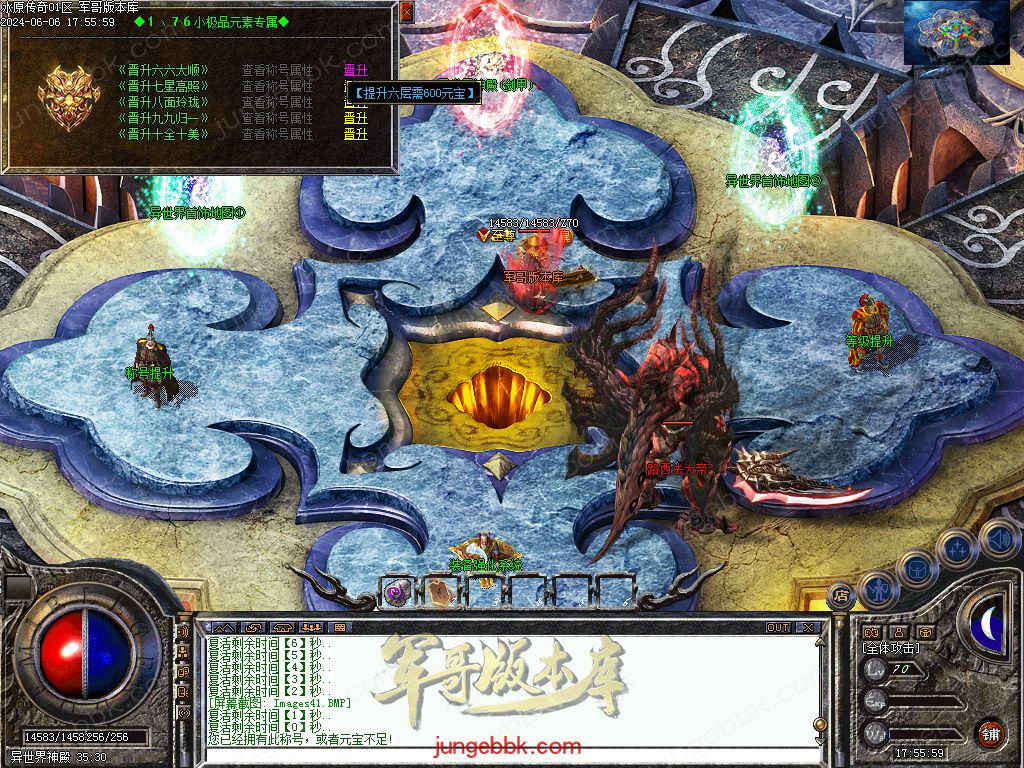This screenshot has width=1024, height=768.
Task: Promote to the 九九归一 title
Action: (355, 118)
